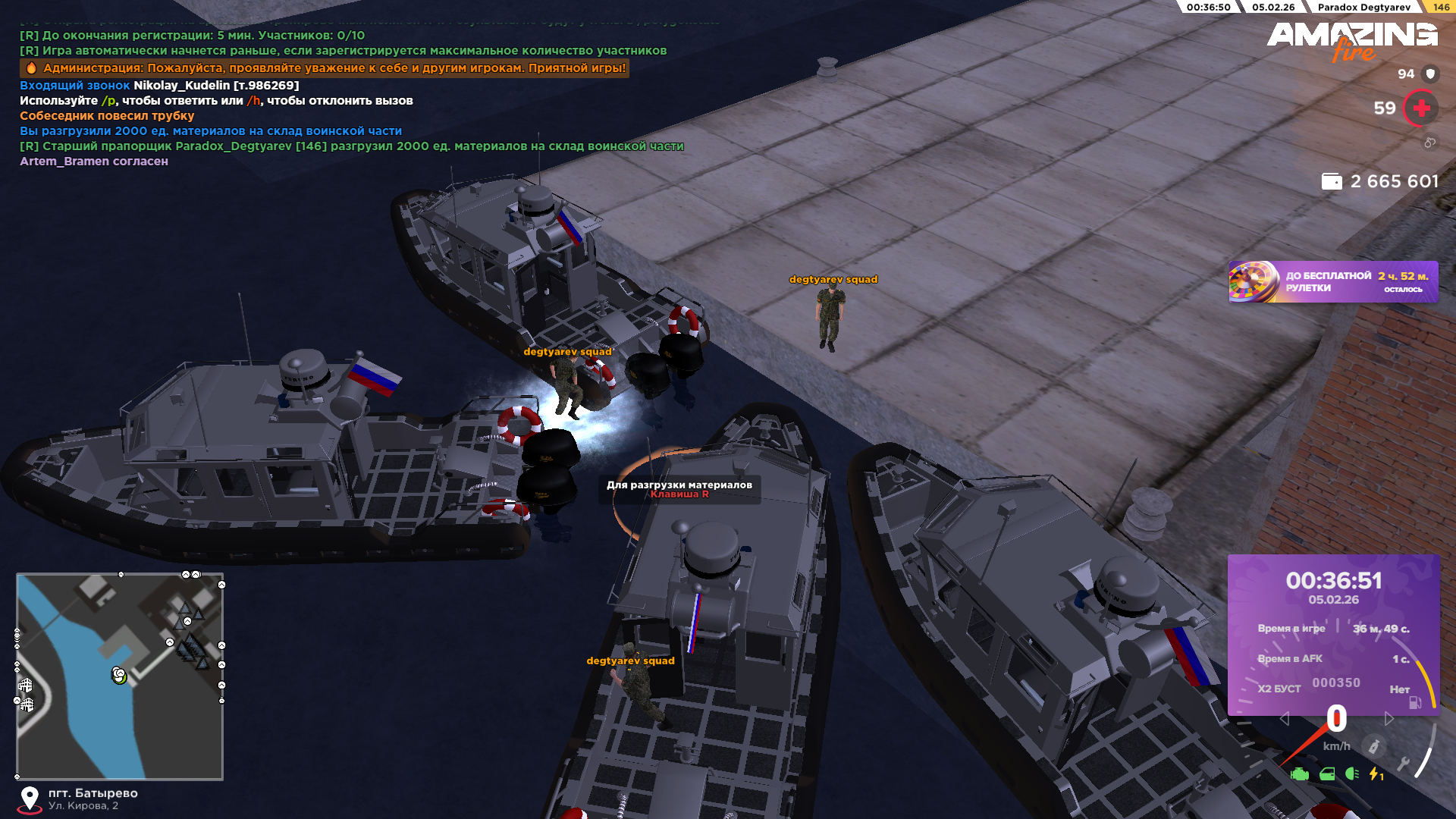Select the wrench repair icon
The height and width of the screenshot is (819, 1456).
coord(1404,764)
